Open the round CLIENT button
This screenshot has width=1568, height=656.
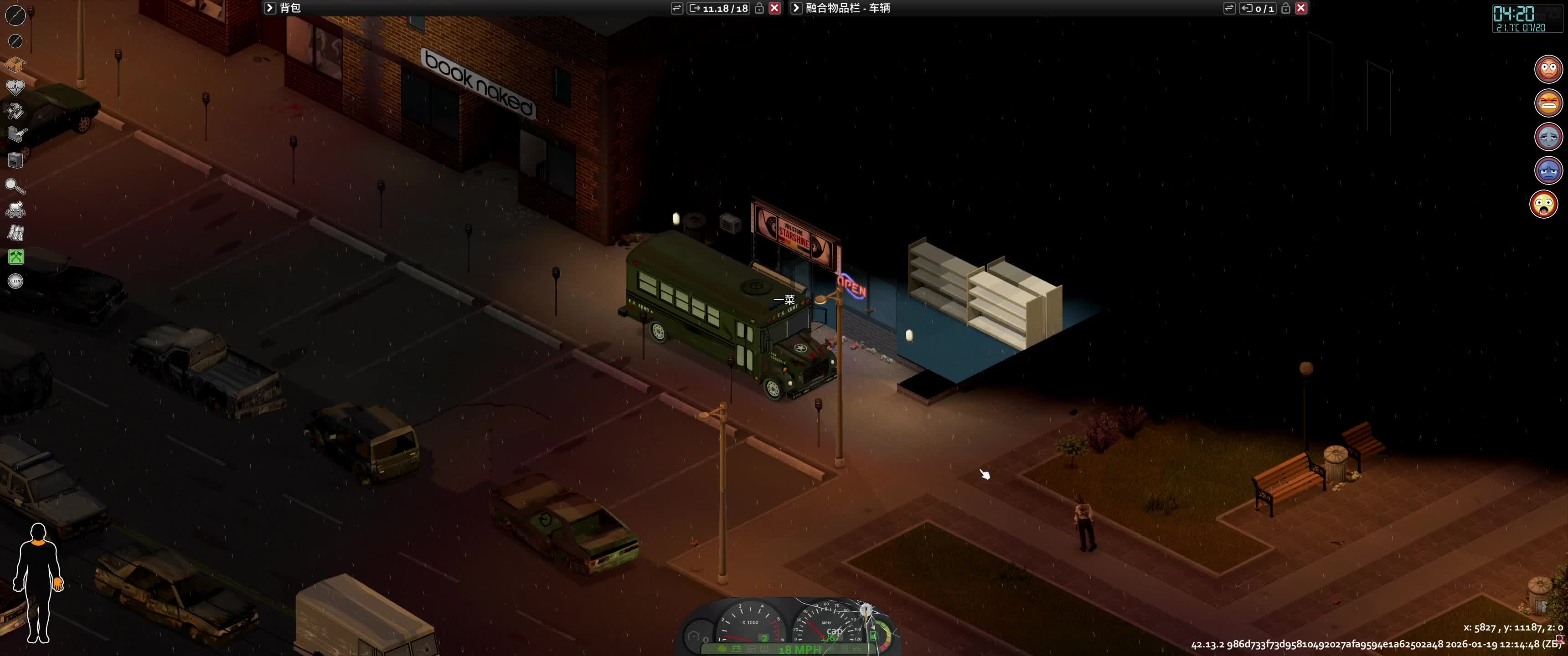point(16,281)
